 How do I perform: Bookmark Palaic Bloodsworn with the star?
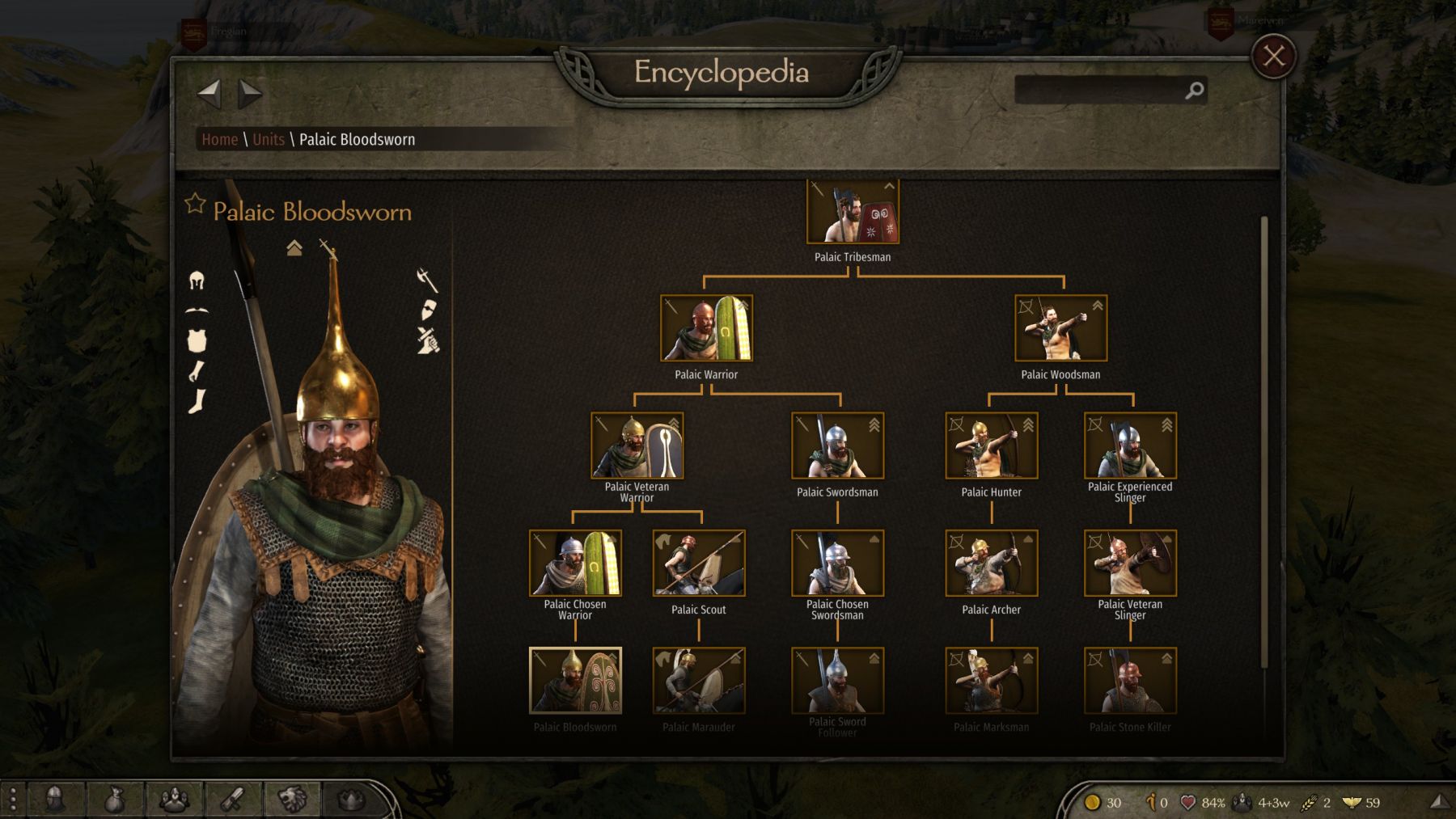point(195,204)
